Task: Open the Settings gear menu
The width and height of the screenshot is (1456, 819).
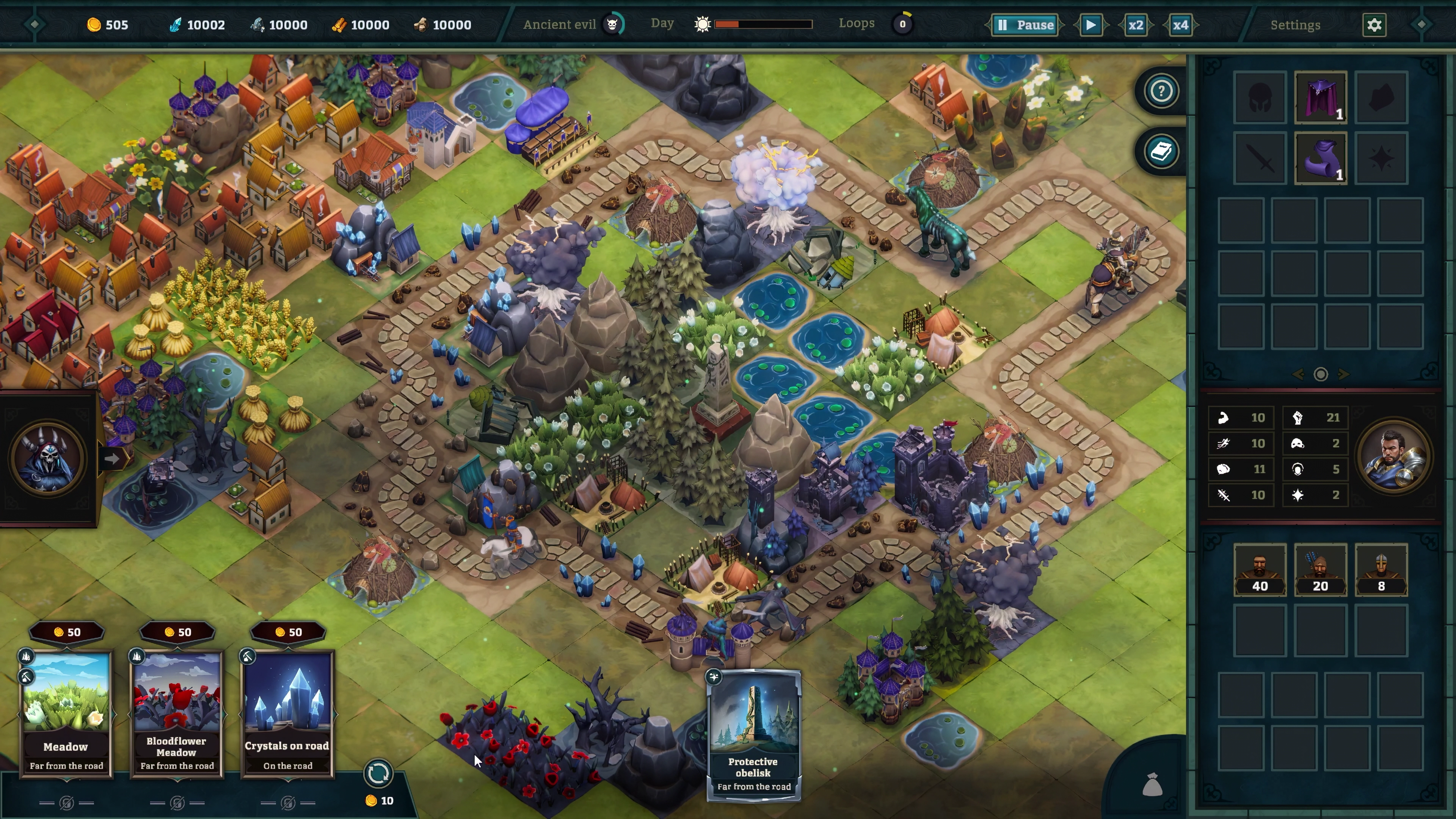Action: 1374,25
